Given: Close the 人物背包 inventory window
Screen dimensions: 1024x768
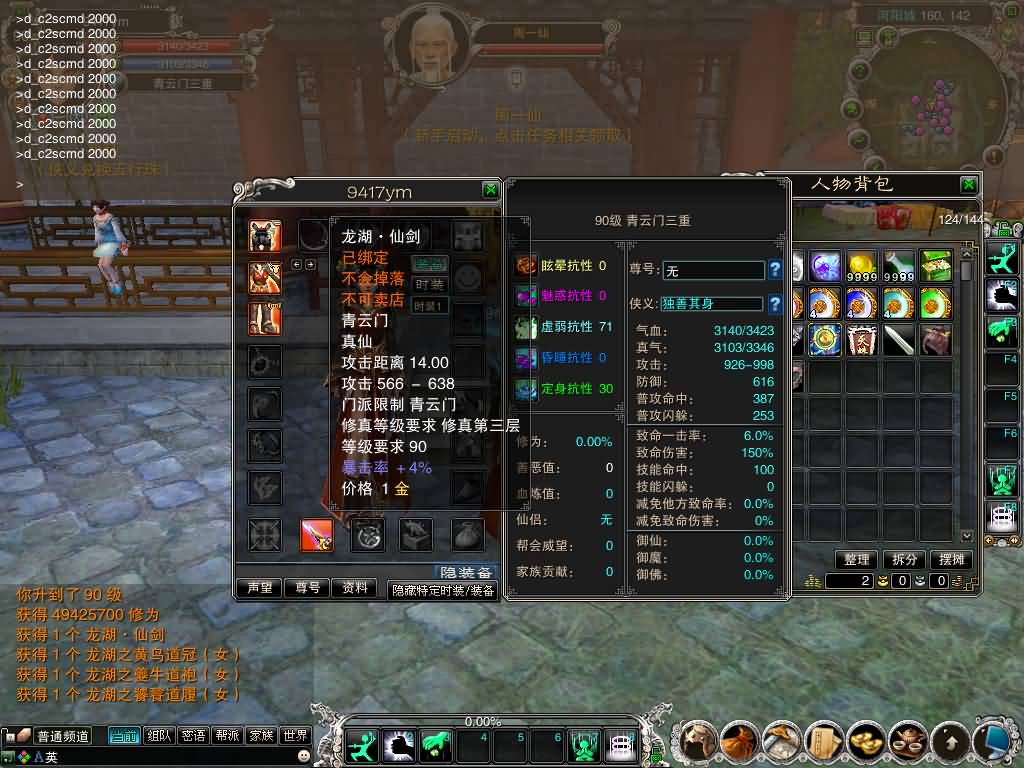Looking at the screenshot, I should point(968,185).
